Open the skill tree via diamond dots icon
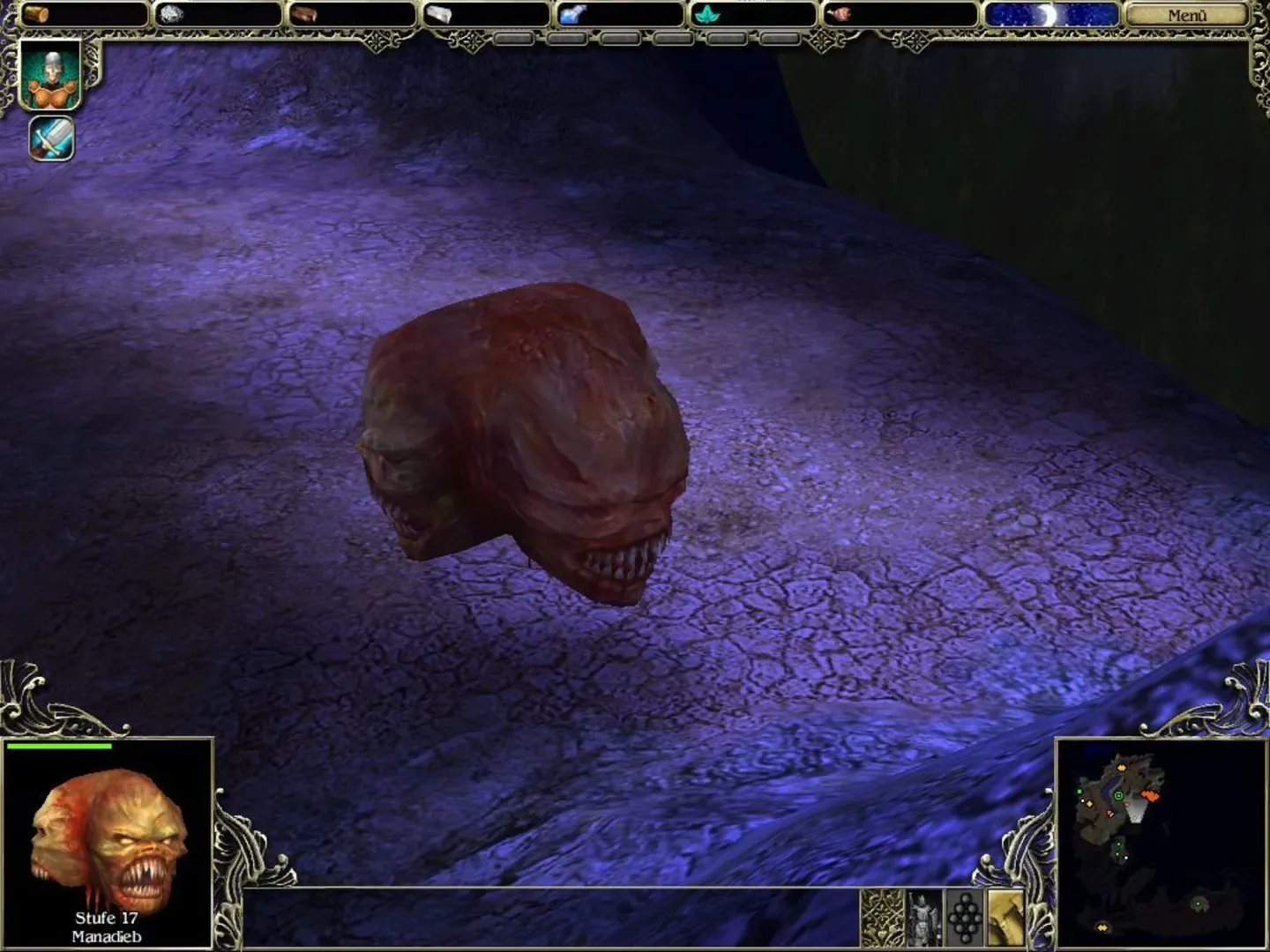The height and width of the screenshot is (952, 1270). (x=965, y=917)
